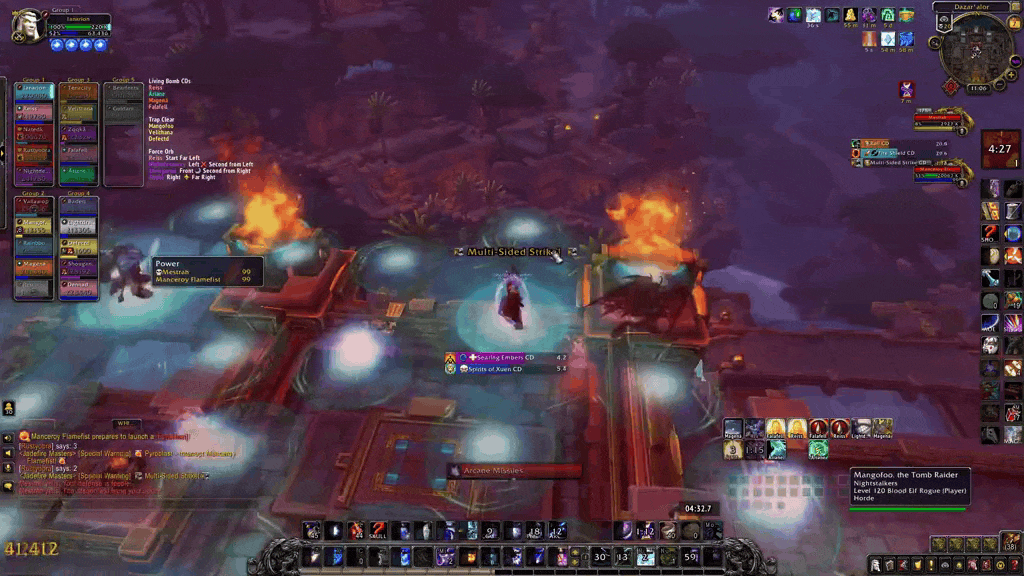Viewport: 1024px width, 576px height.
Task: Open the backpack bag slot
Action: point(1009,544)
